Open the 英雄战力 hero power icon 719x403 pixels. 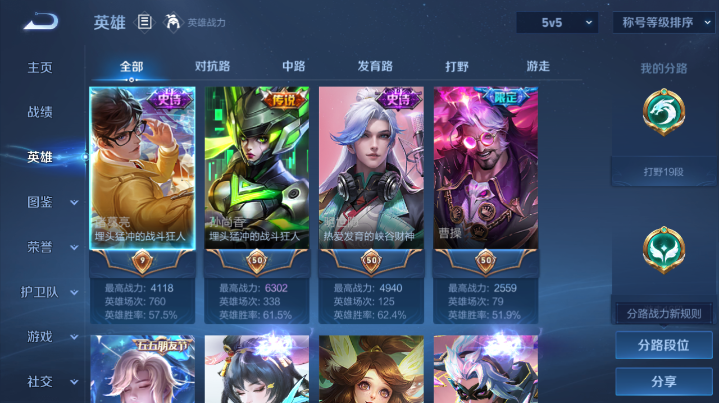[x=173, y=22]
